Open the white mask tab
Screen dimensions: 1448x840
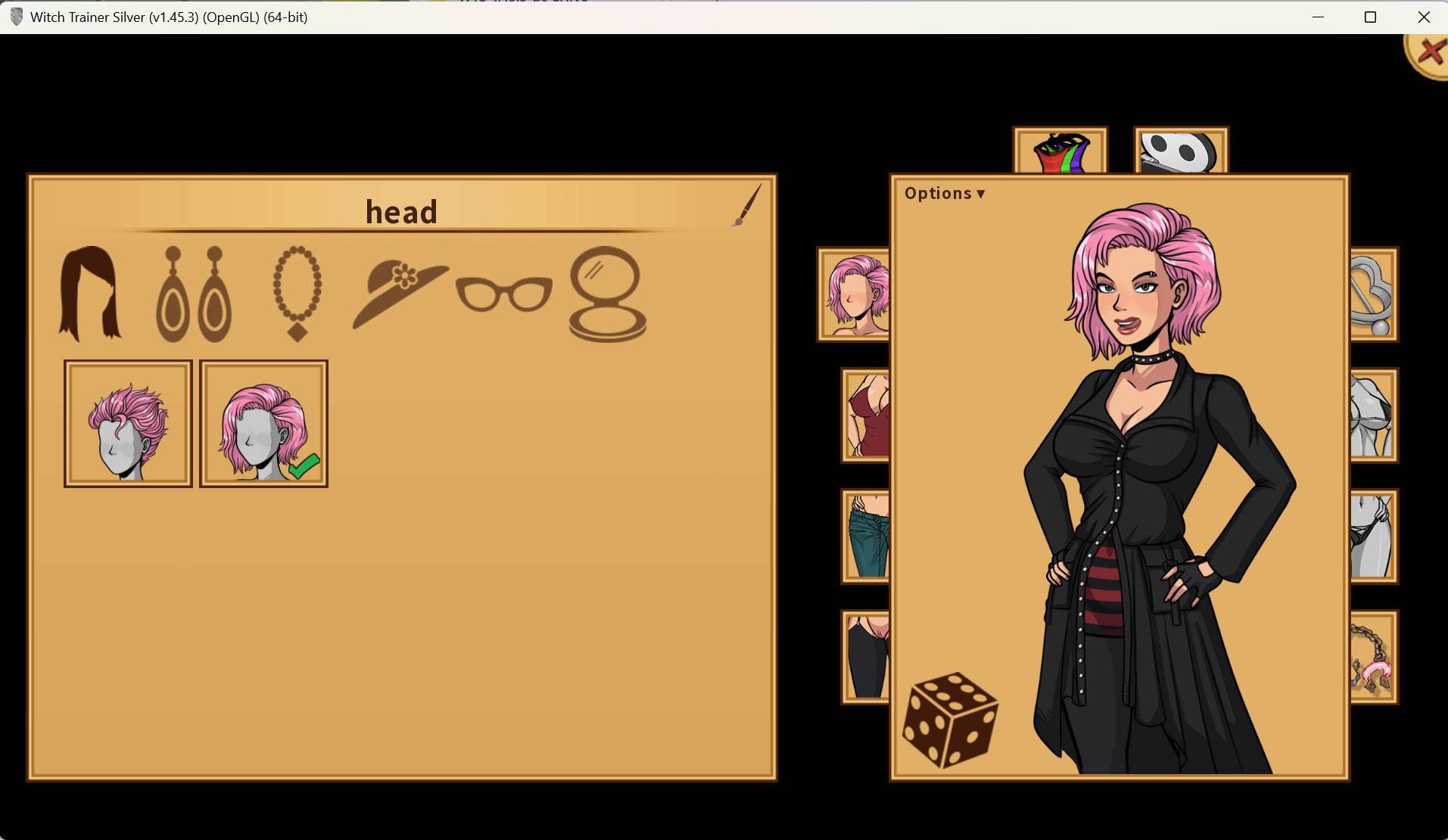[x=1180, y=151]
